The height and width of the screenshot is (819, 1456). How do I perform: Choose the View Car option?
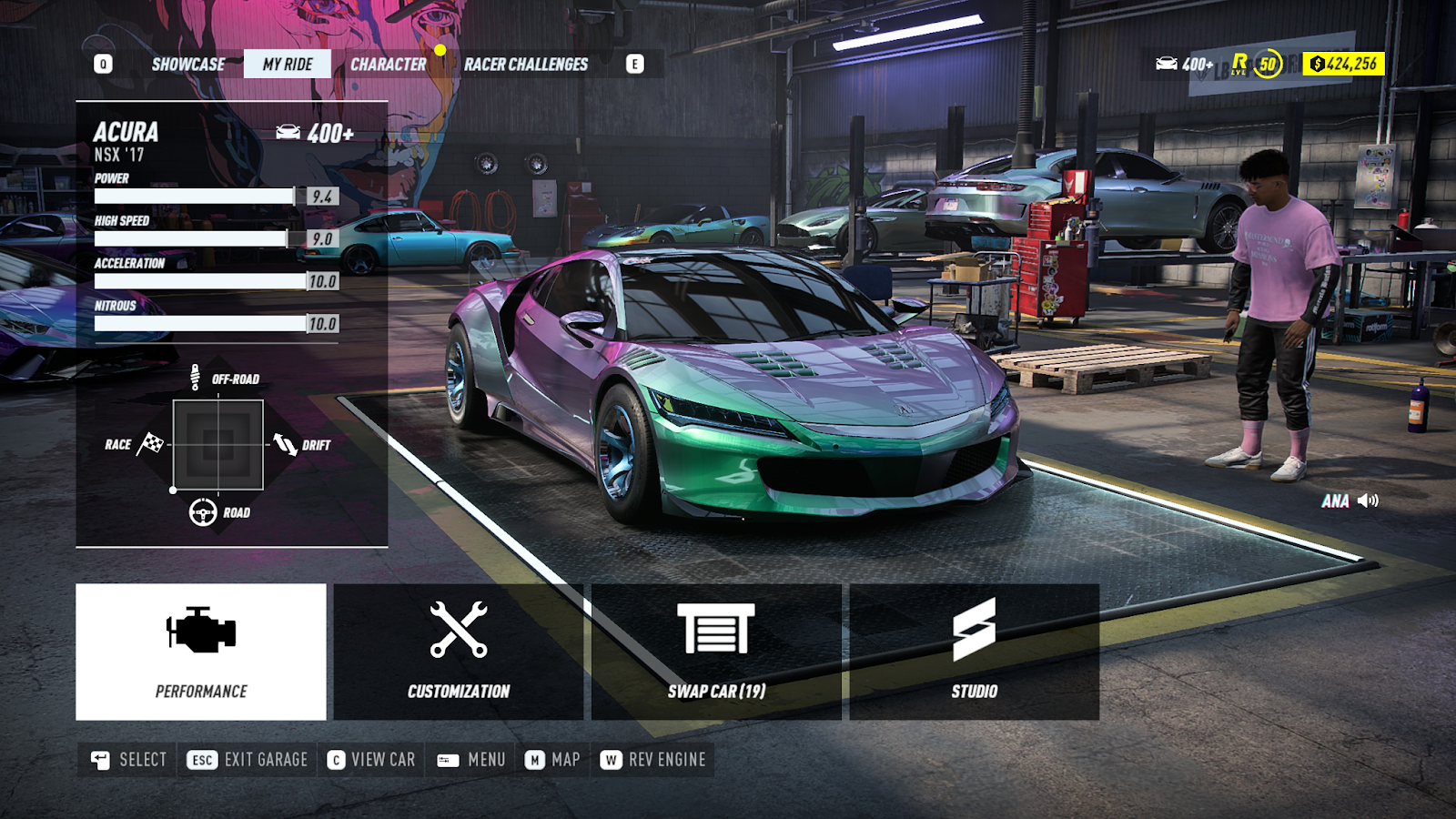click(x=371, y=760)
